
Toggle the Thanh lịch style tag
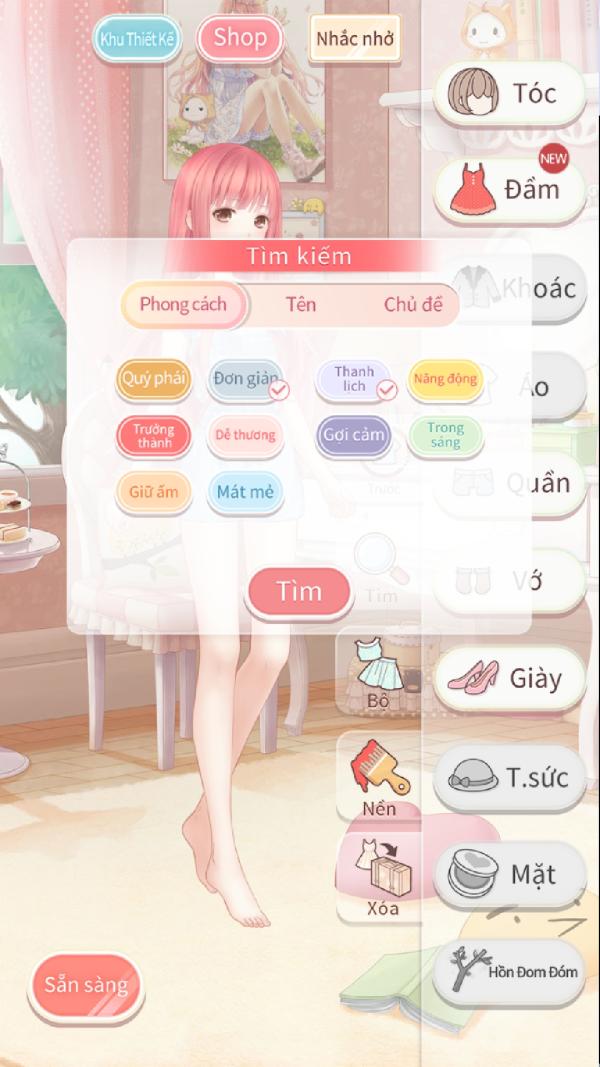pyautogui.click(x=355, y=379)
